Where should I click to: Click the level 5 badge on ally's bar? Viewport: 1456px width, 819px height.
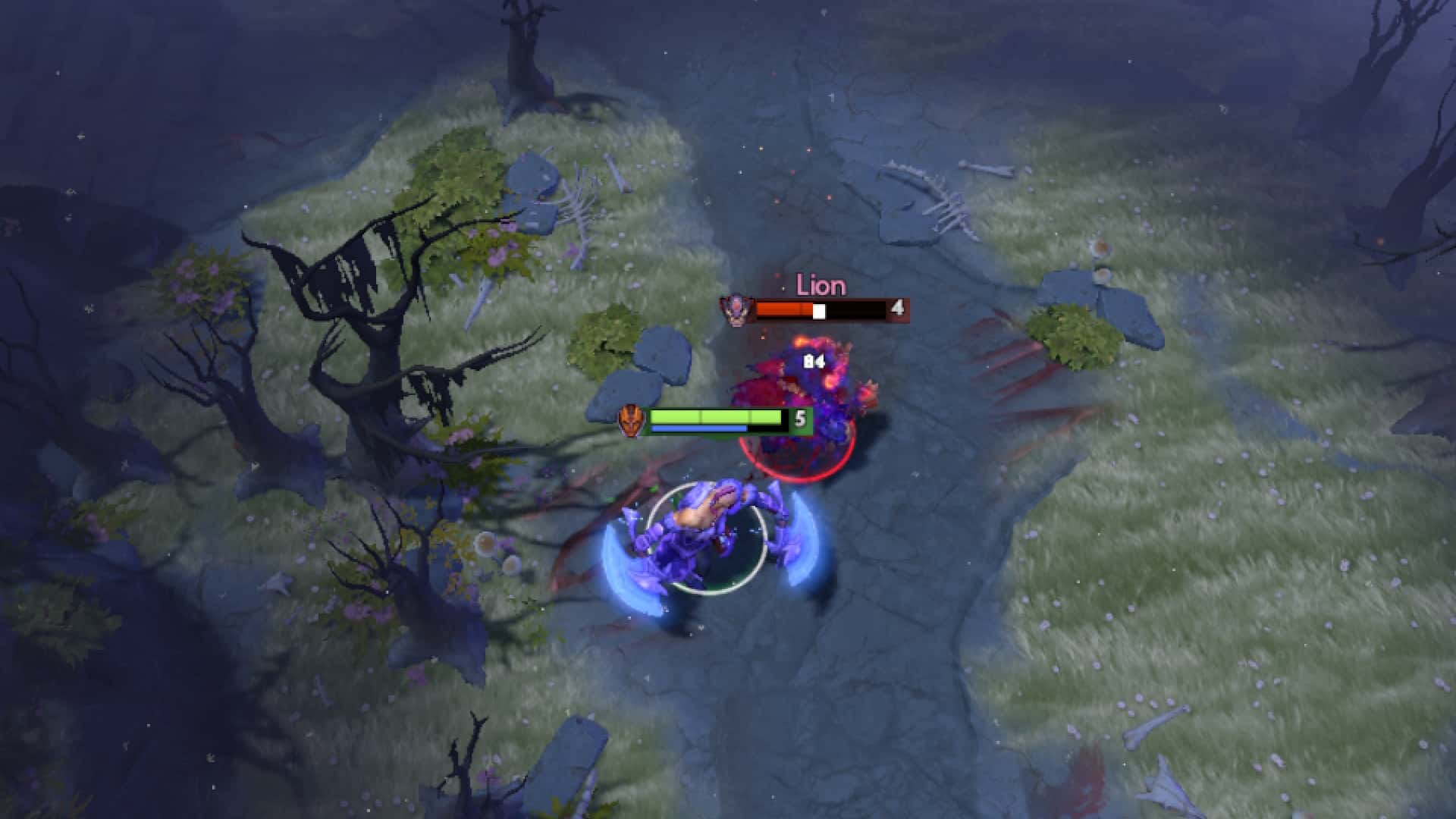[800, 419]
